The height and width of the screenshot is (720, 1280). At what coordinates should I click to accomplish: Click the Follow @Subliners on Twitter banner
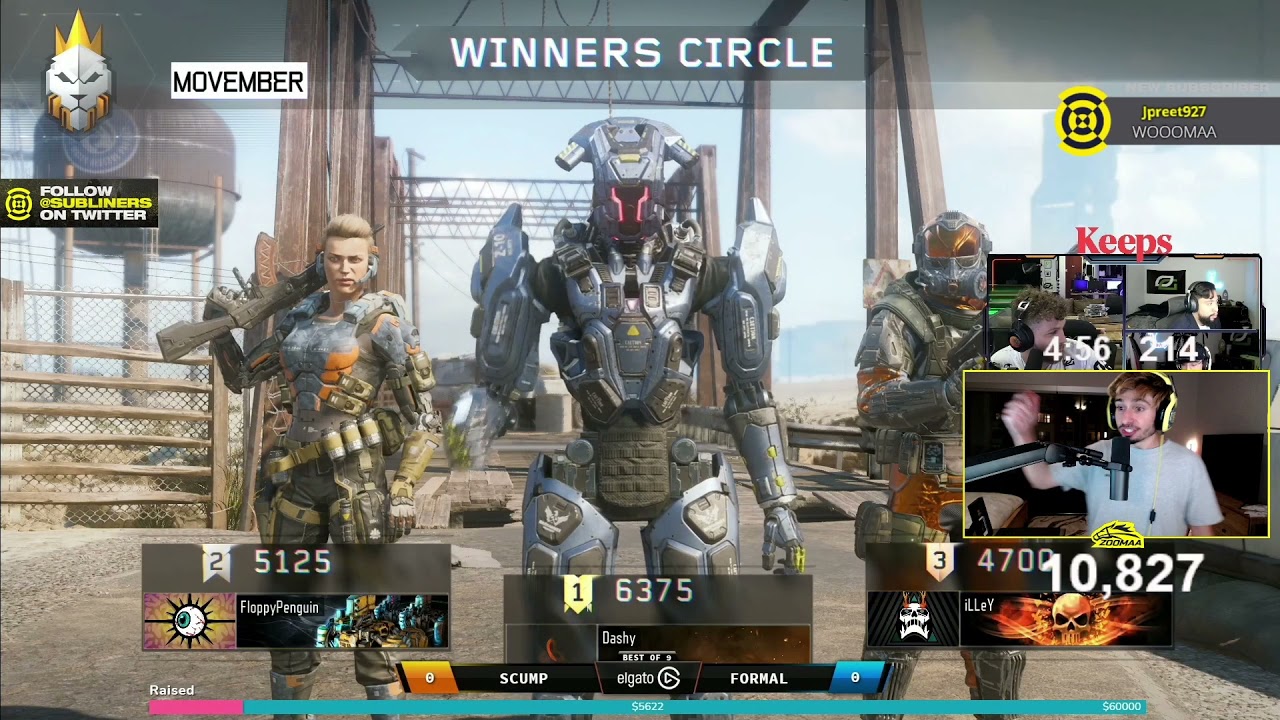pos(80,203)
